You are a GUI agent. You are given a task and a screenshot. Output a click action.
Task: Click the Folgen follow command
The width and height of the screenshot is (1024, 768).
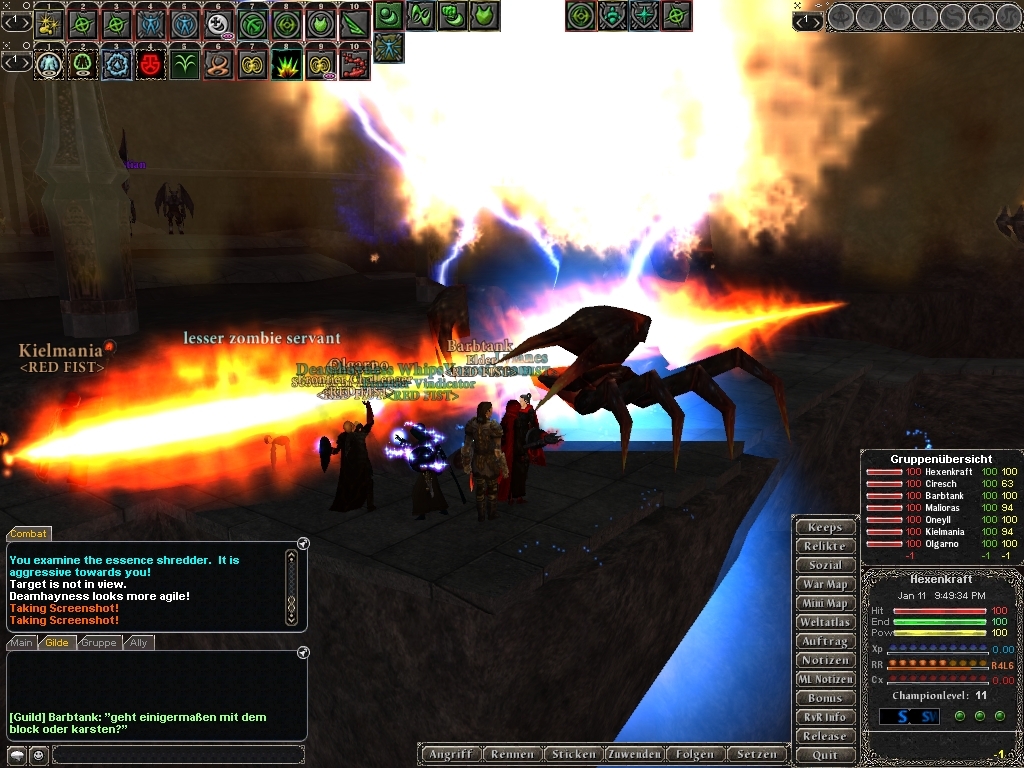point(694,754)
